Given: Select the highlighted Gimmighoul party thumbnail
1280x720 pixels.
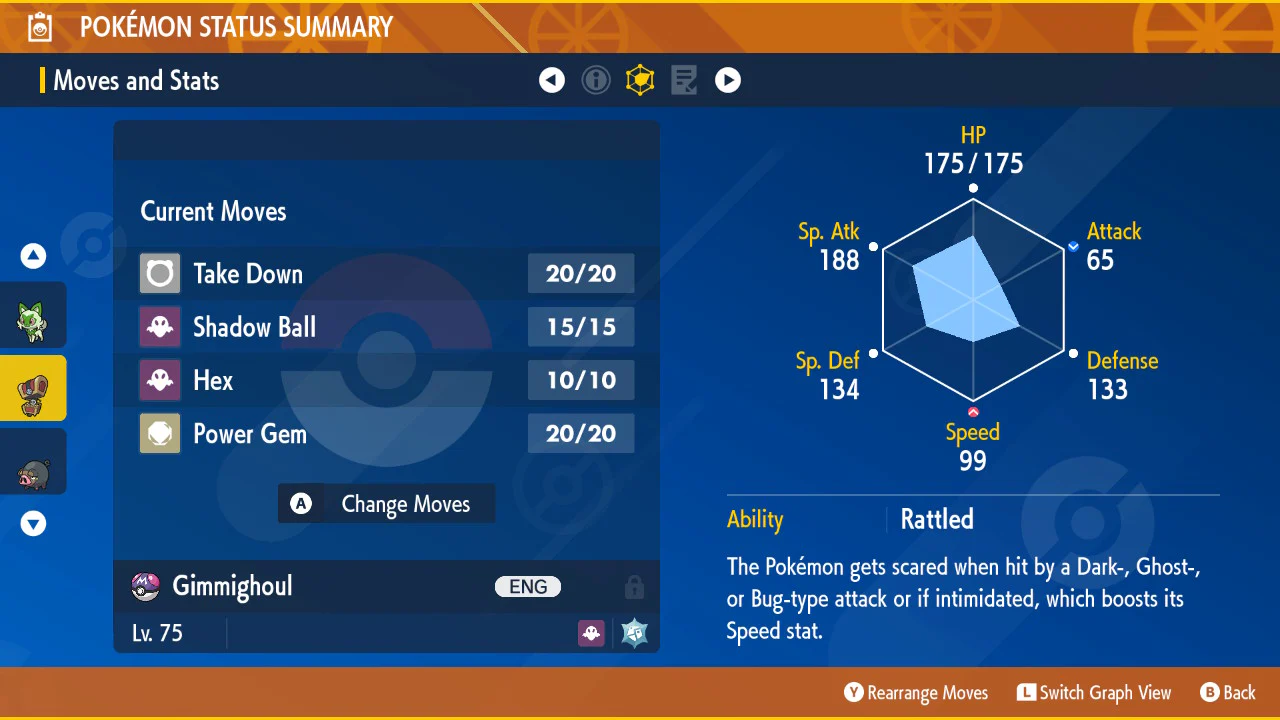Looking at the screenshot, I should (32, 388).
